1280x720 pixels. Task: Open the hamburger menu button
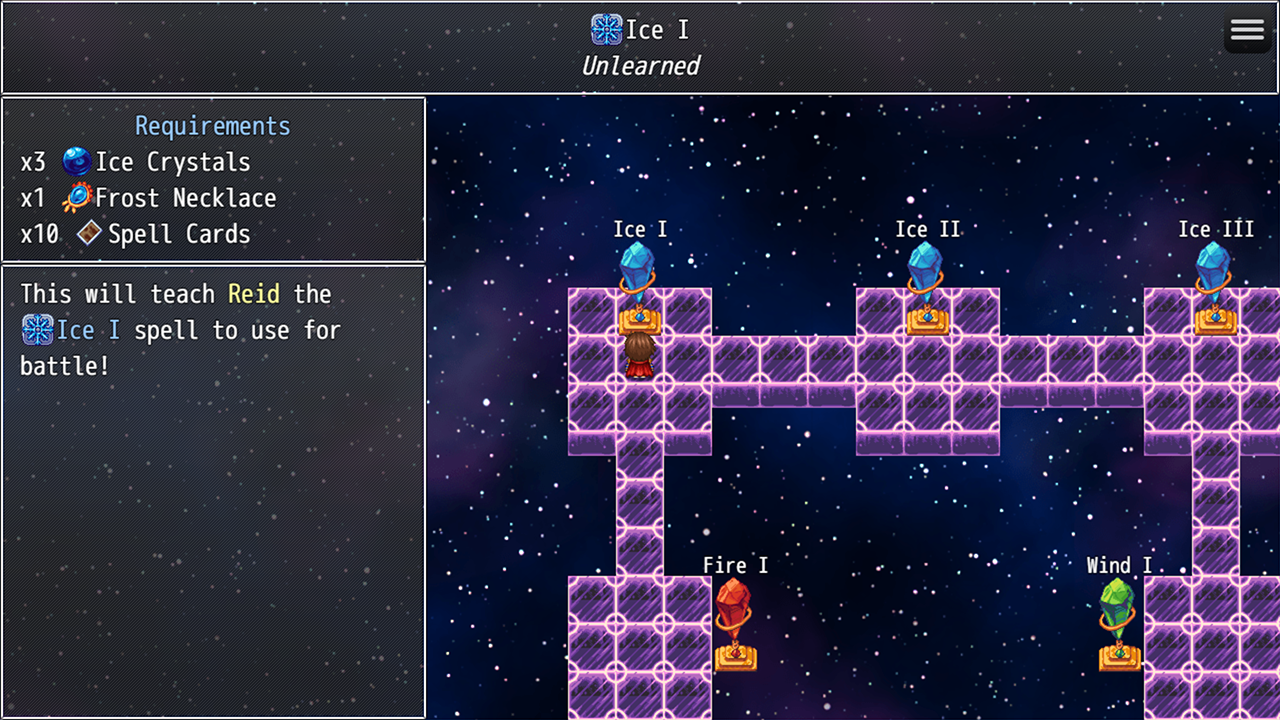click(x=1247, y=30)
